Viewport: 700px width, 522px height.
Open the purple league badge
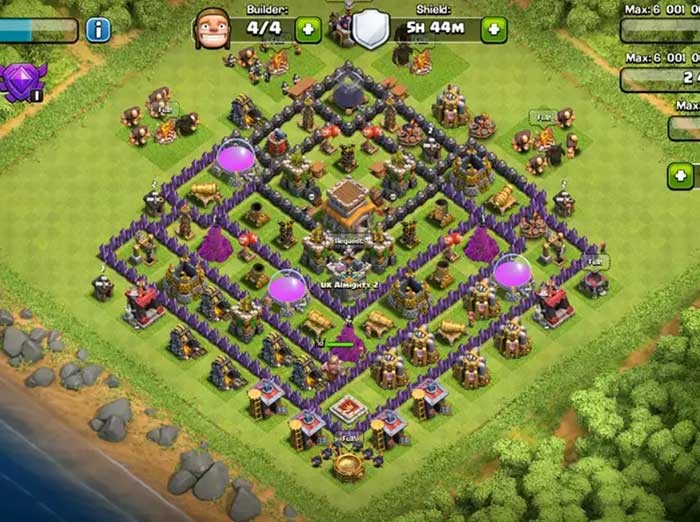tap(21, 81)
